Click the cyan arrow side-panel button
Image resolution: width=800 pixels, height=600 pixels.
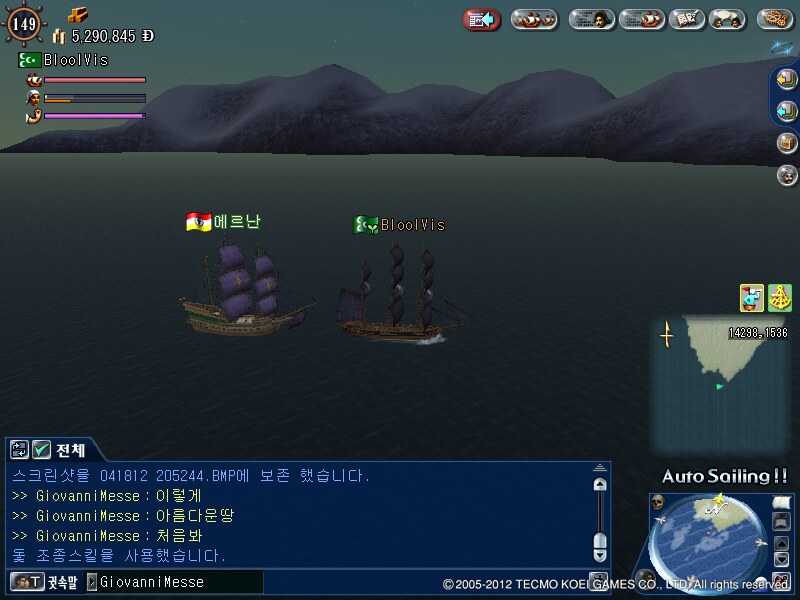[x=787, y=110]
